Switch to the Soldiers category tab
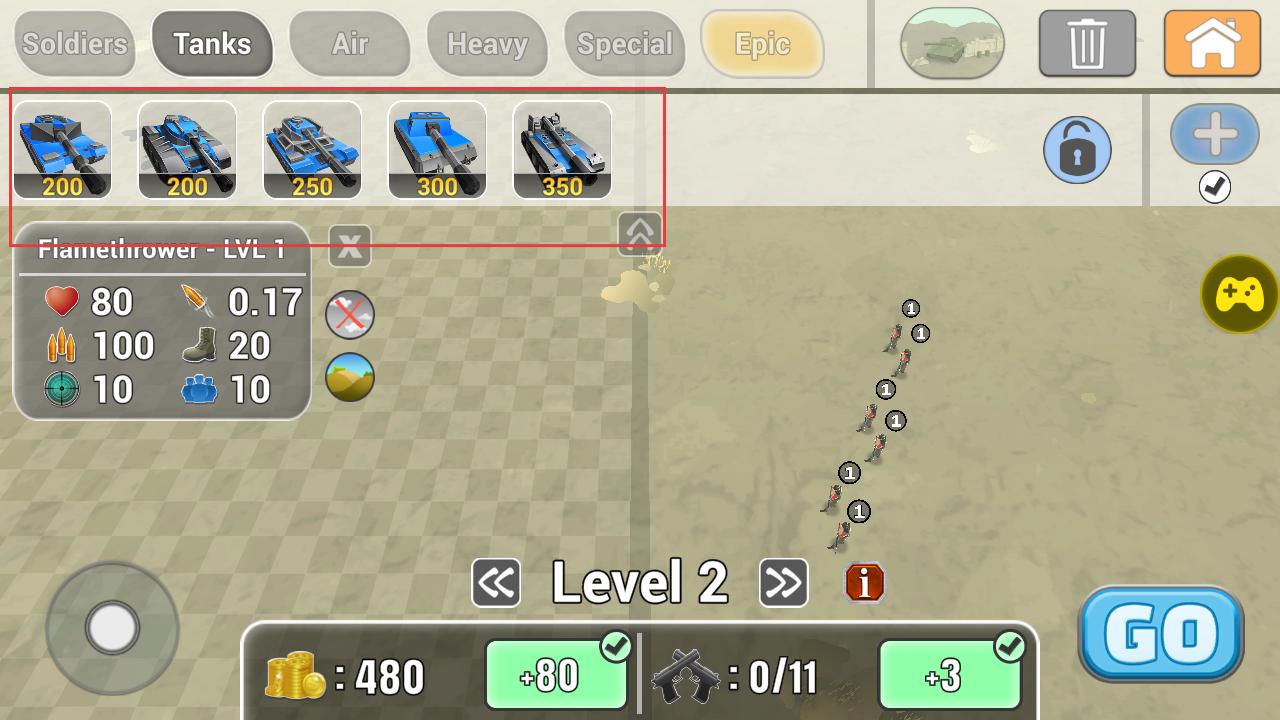This screenshot has width=1280, height=720. [x=74, y=44]
